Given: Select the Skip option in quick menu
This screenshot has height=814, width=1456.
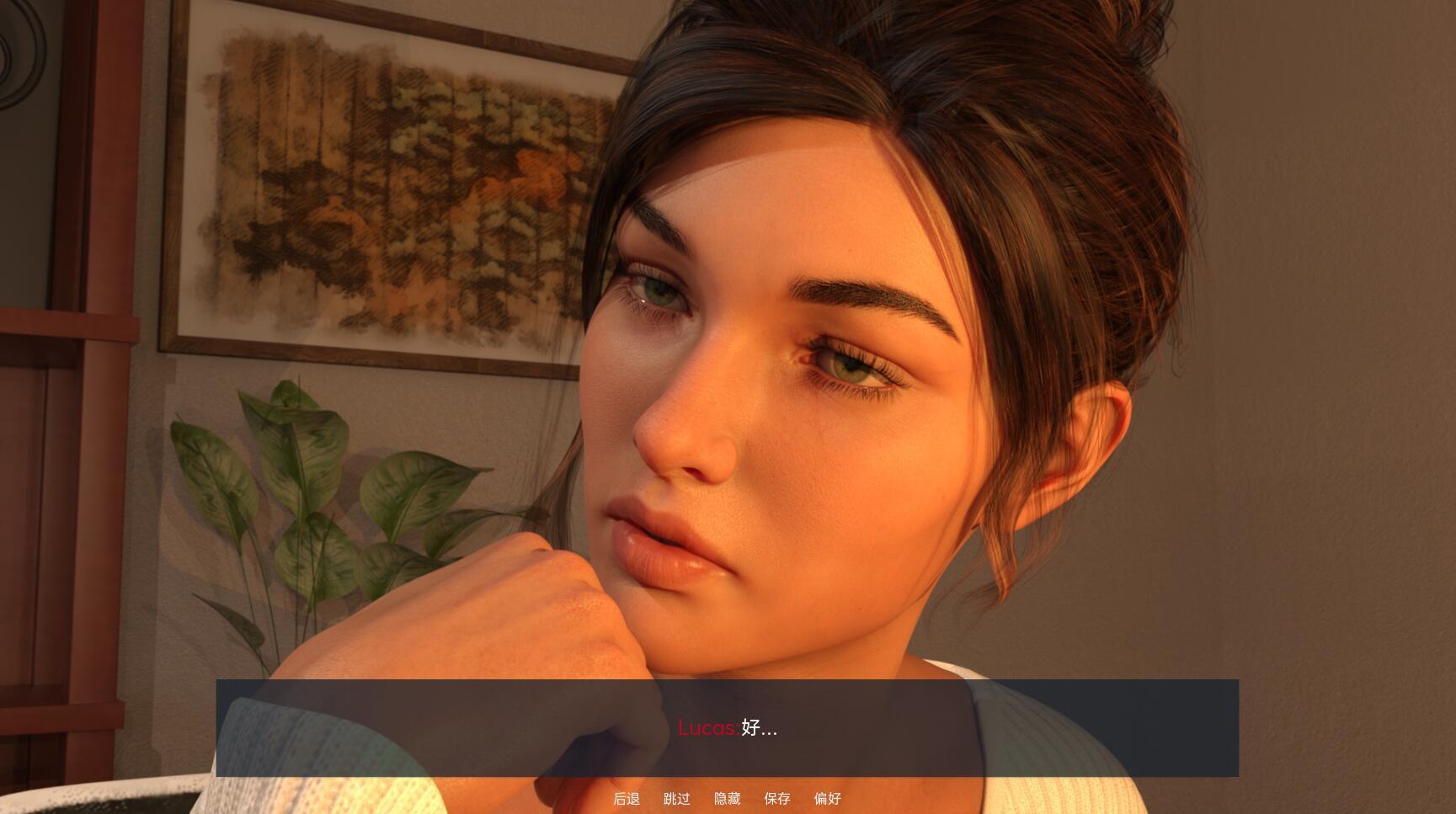Looking at the screenshot, I should 677,798.
